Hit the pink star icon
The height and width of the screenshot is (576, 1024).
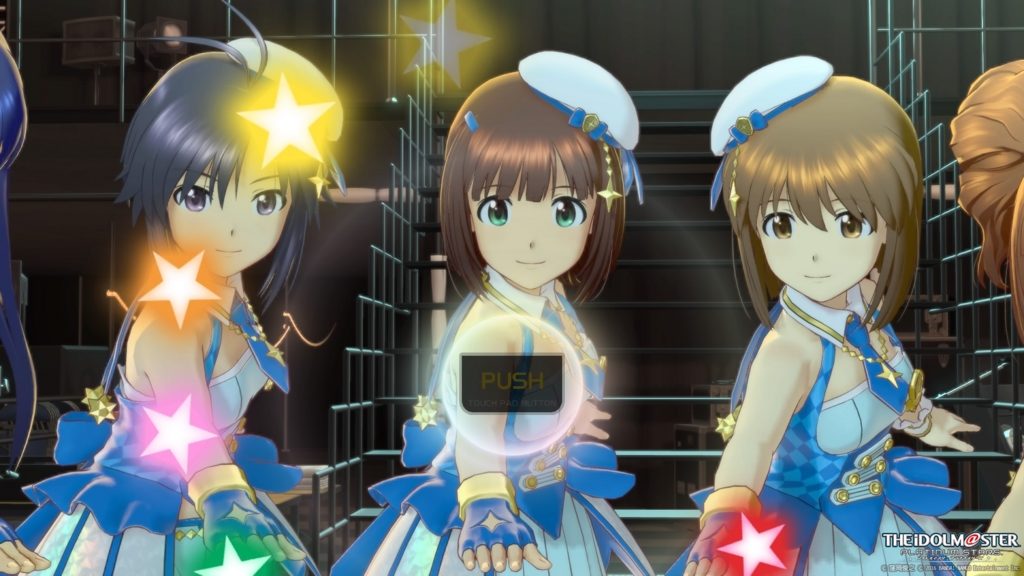tap(176, 432)
